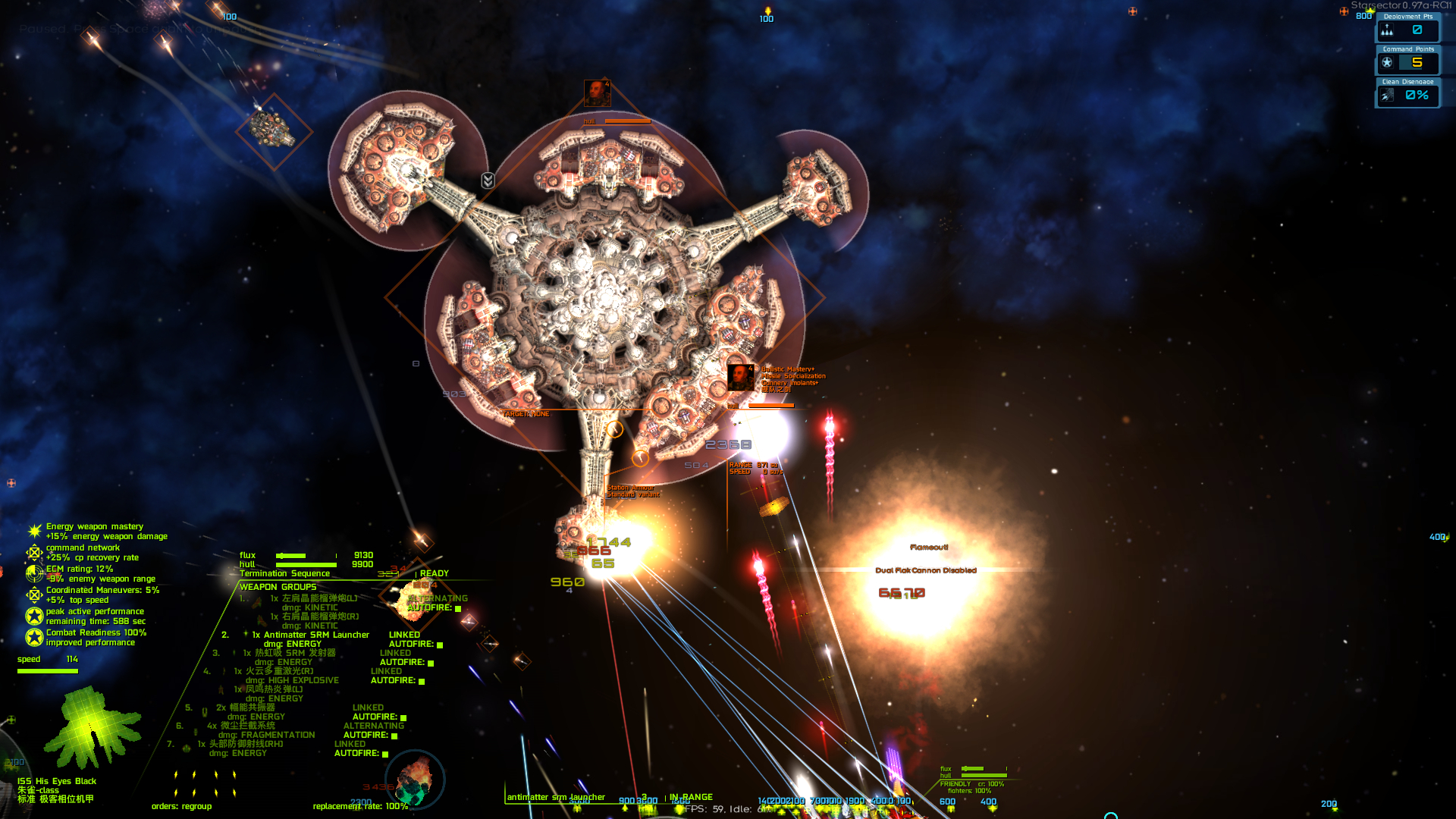
Task: Select the Combat Readiness star icon
Action: (34, 637)
